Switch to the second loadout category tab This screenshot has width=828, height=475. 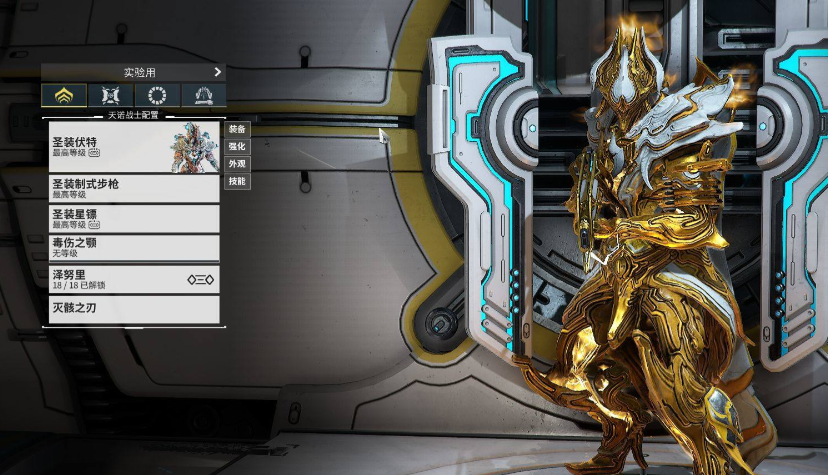pyautogui.click(x=110, y=95)
